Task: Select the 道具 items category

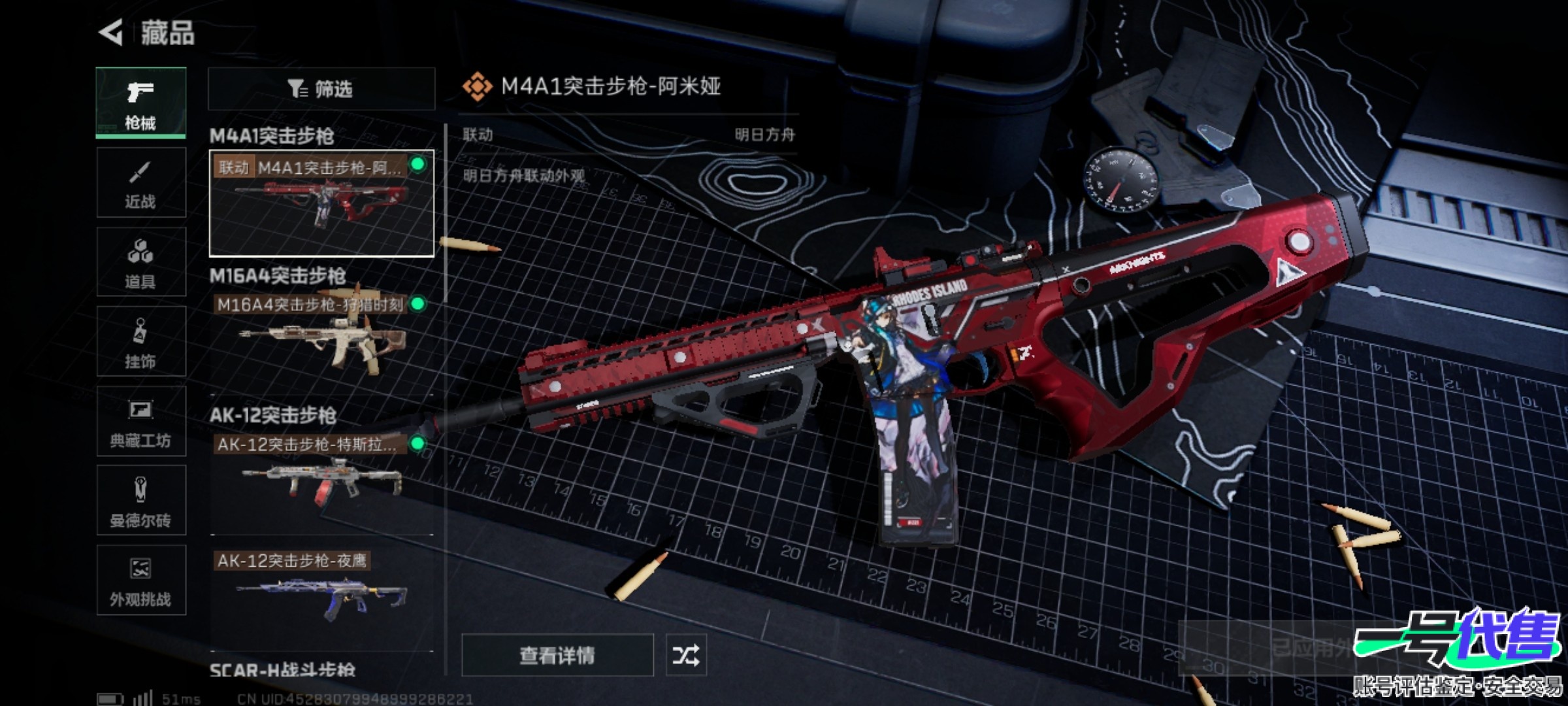Action: [140, 262]
